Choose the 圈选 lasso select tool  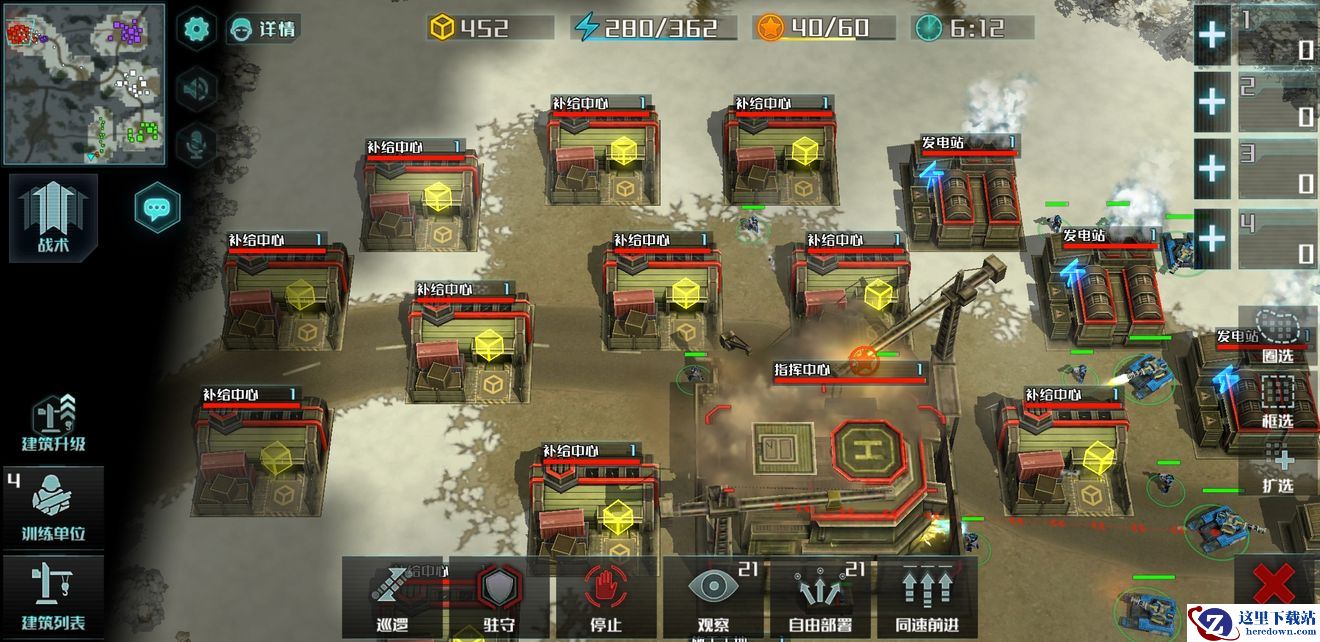click(1277, 335)
